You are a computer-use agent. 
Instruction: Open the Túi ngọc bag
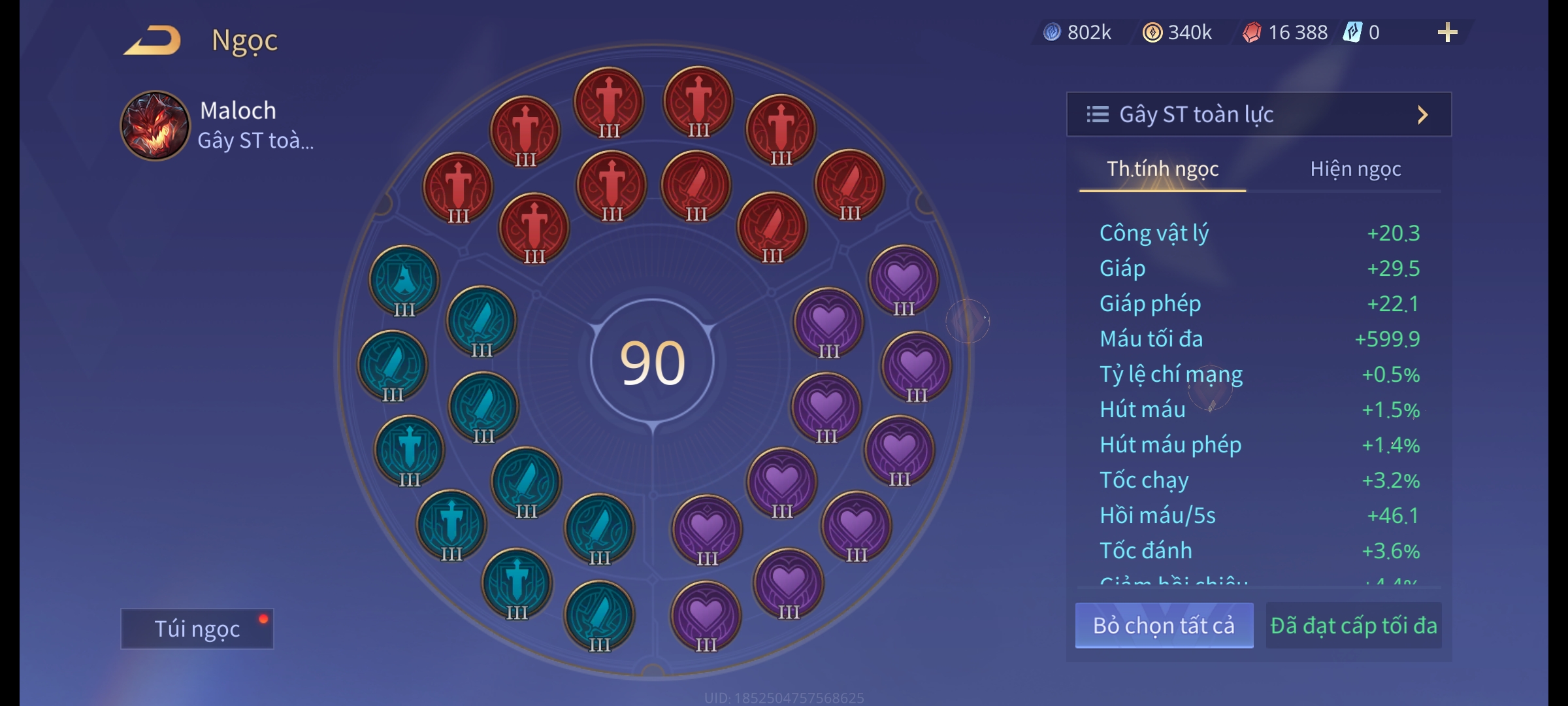(x=197, y=629)
